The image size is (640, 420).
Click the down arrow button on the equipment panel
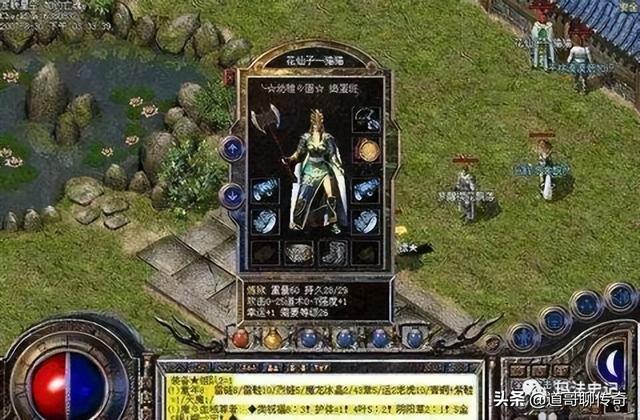tap(231, 195)
